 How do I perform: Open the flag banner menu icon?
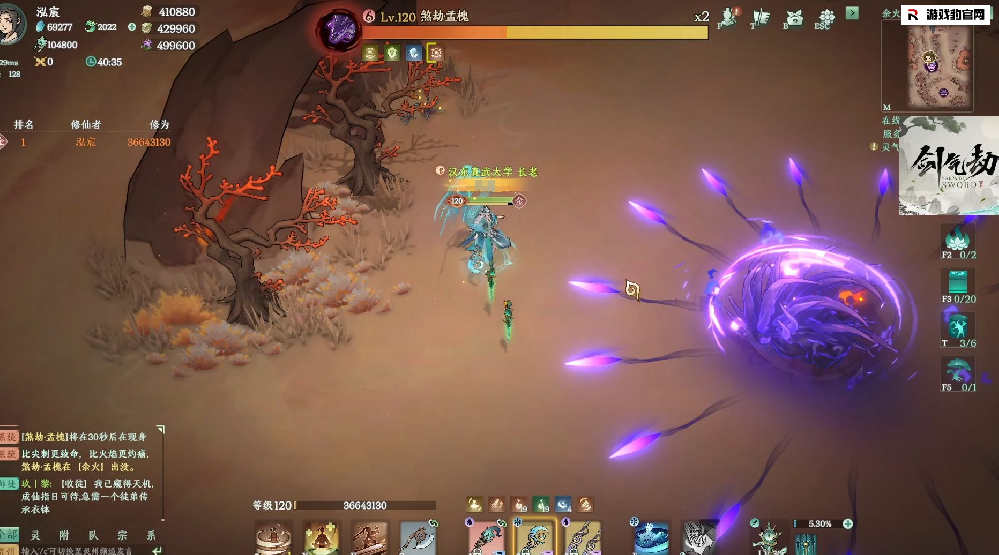(x=760, y=17)
